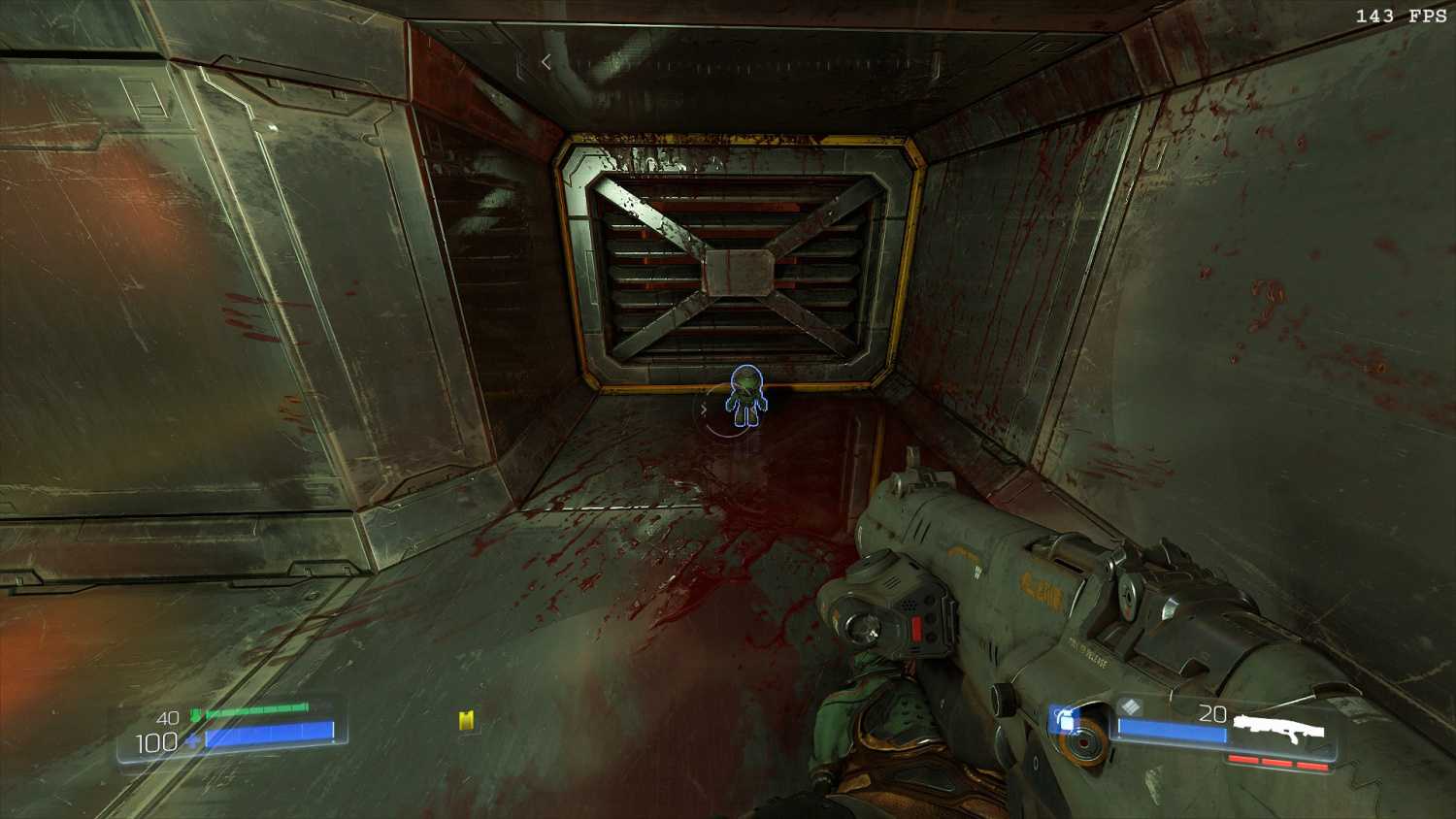Click the yellow keycard HUD icon

click(x=467, y=720)
